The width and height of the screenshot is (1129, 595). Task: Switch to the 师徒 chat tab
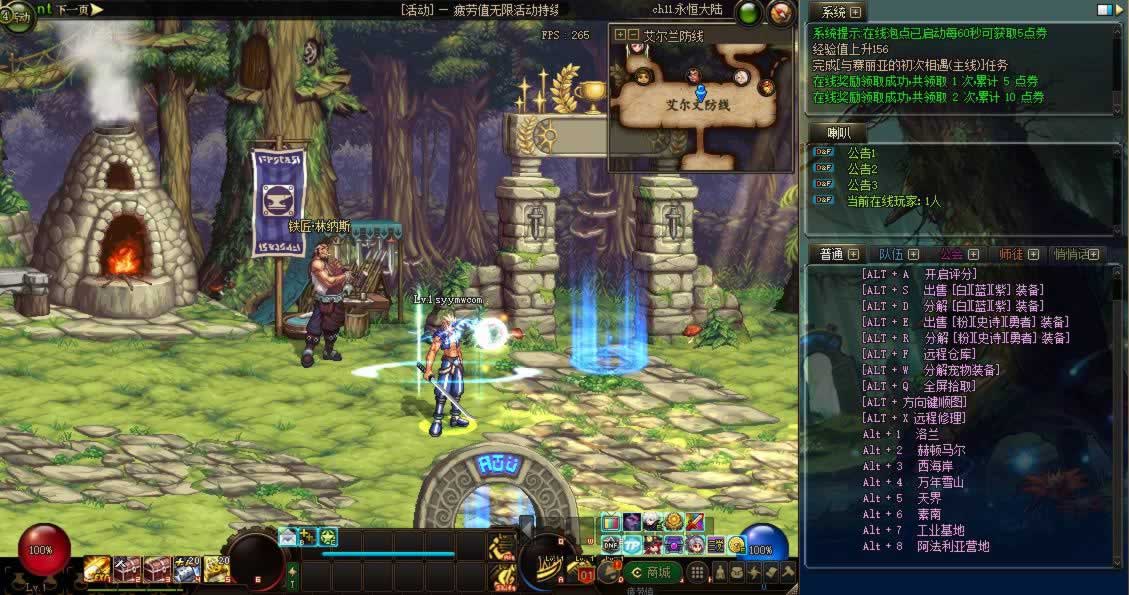(1011, 254)
